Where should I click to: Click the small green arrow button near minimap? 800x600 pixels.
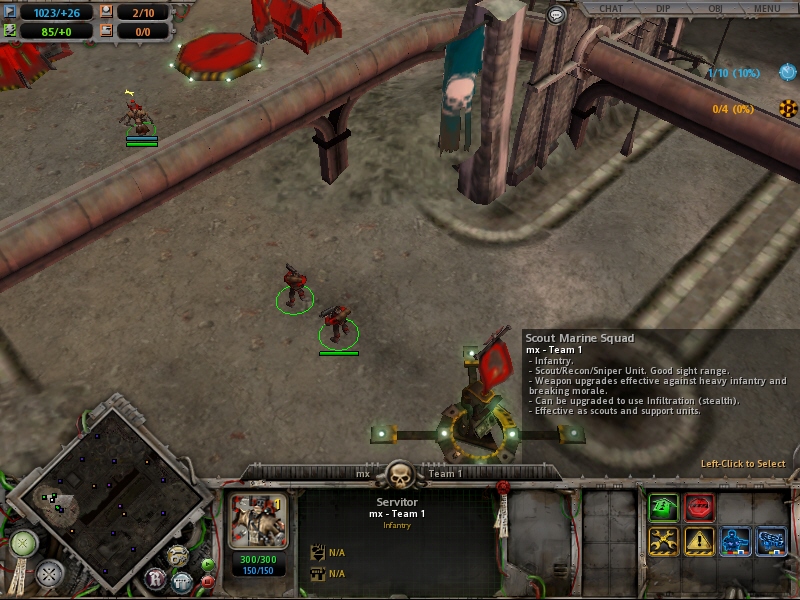point(208,564)
